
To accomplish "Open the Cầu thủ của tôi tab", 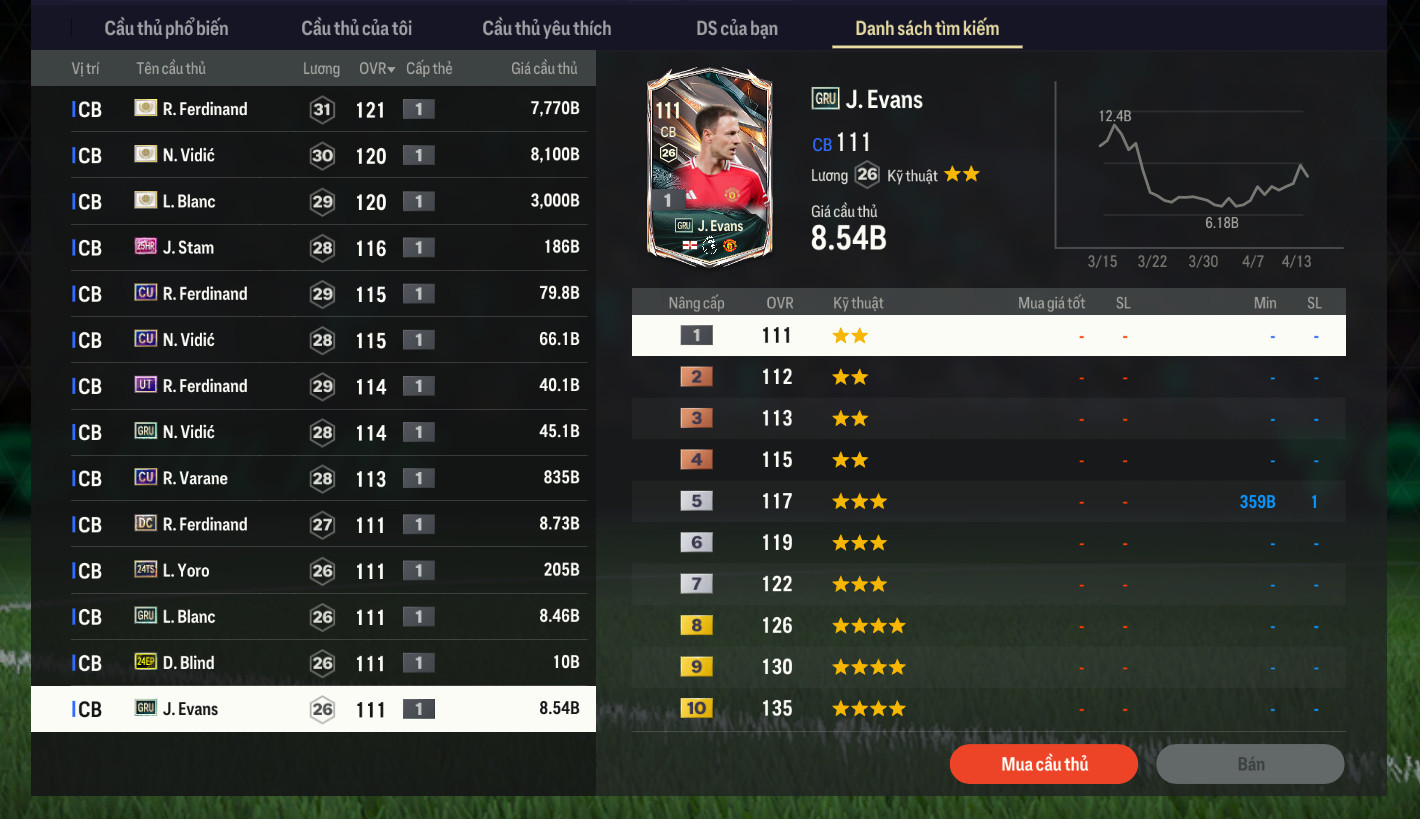I will 356,28.
